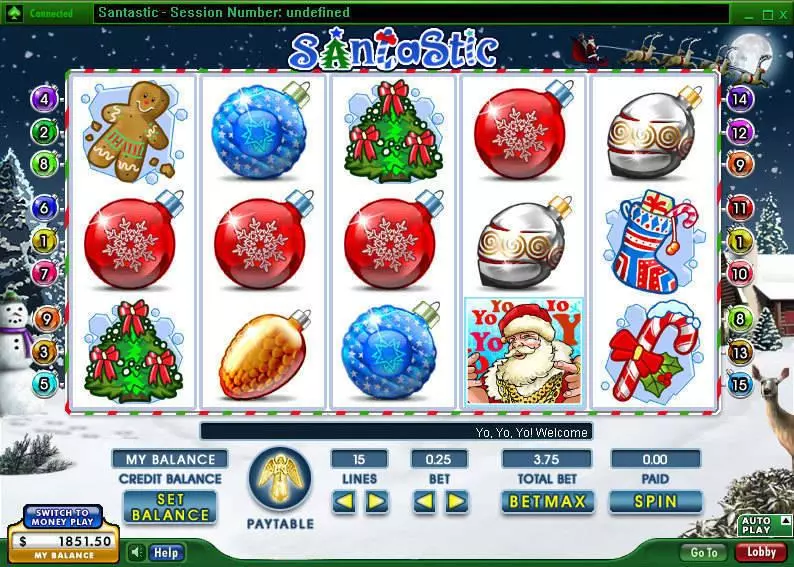Image resolution: width=794 pixels, height=567 pixels.
Task: Minimize the game window
Action: click(x=746, y=14)
